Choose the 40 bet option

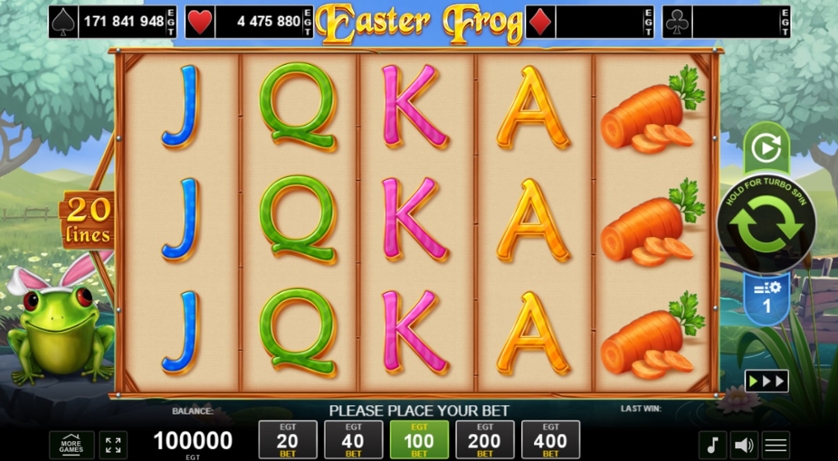pyautogui.click(x=353, y=440)
